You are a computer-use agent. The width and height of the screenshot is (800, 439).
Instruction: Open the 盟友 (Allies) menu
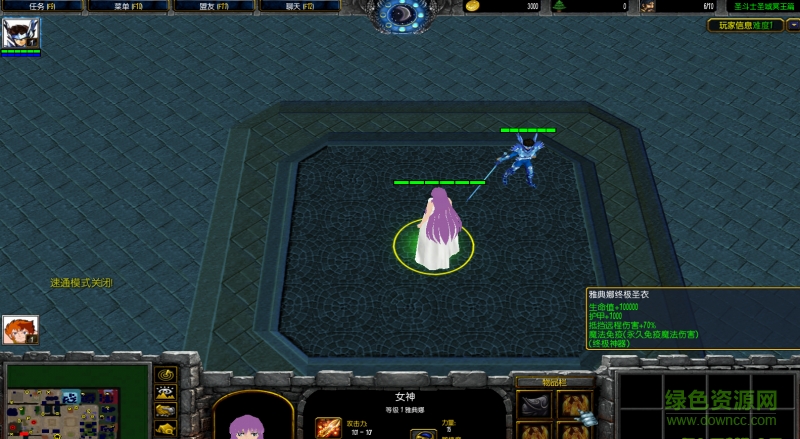(x=213, y=6)
